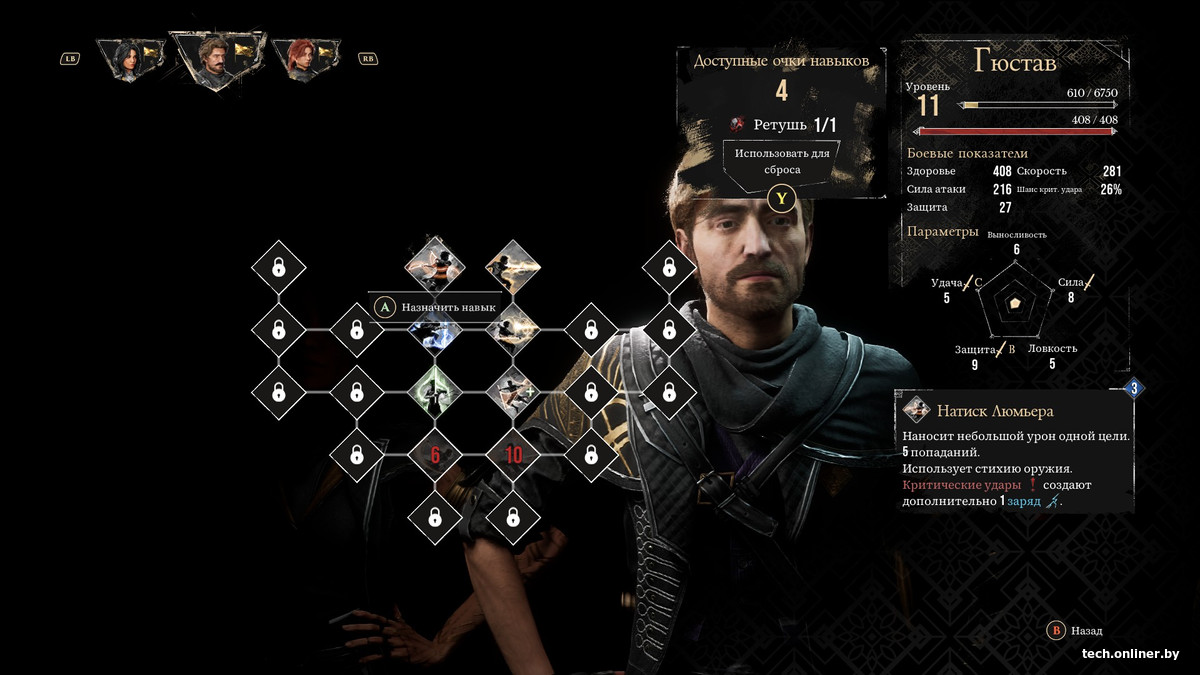Click the "Использовать для сброса" reset button
This screenshot has height=675, width=1200.
781,162
